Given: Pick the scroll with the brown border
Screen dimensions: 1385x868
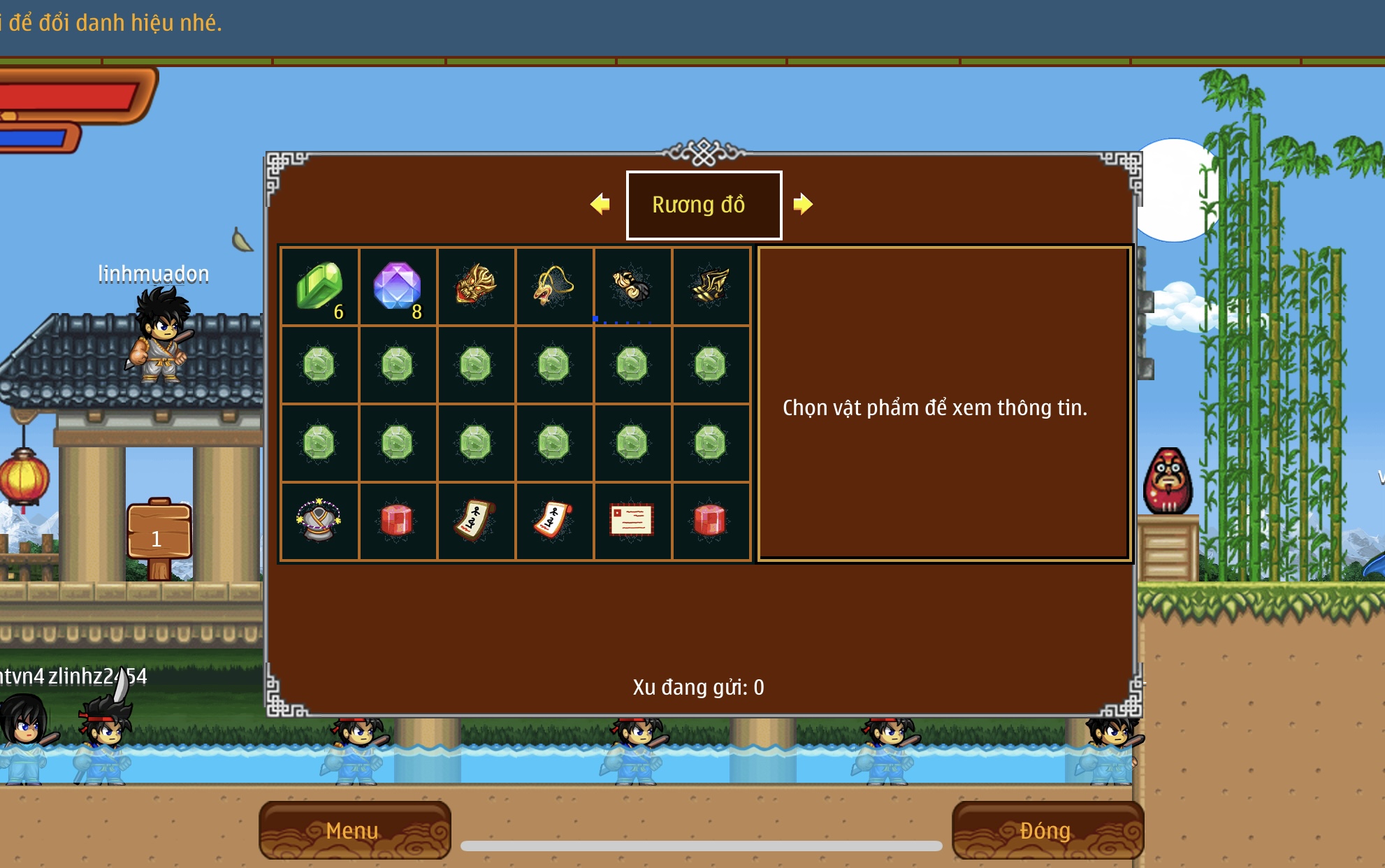Looking at the screenshot, I should [476, 521].
